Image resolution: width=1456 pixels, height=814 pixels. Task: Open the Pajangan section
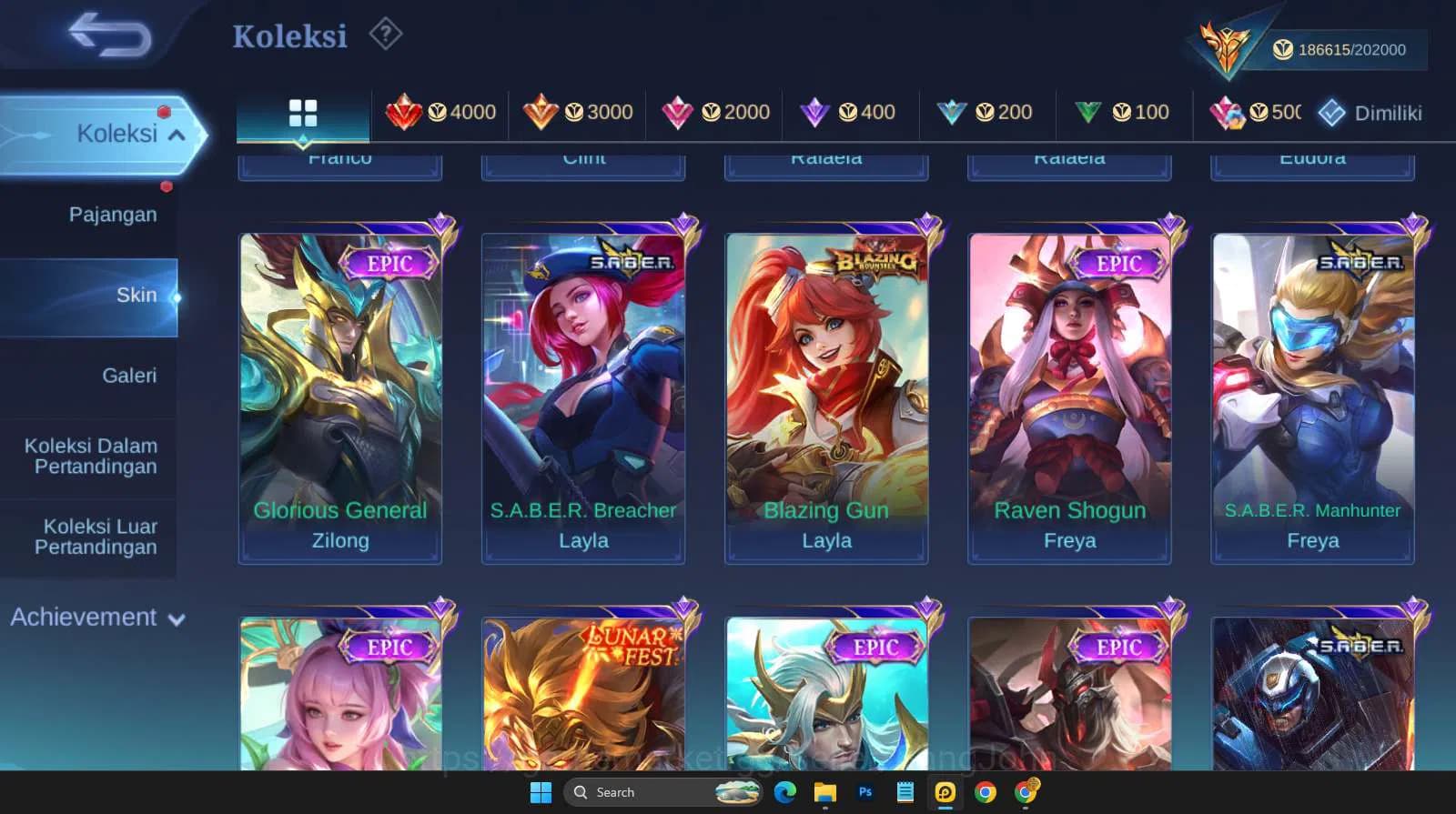(111, 214)
